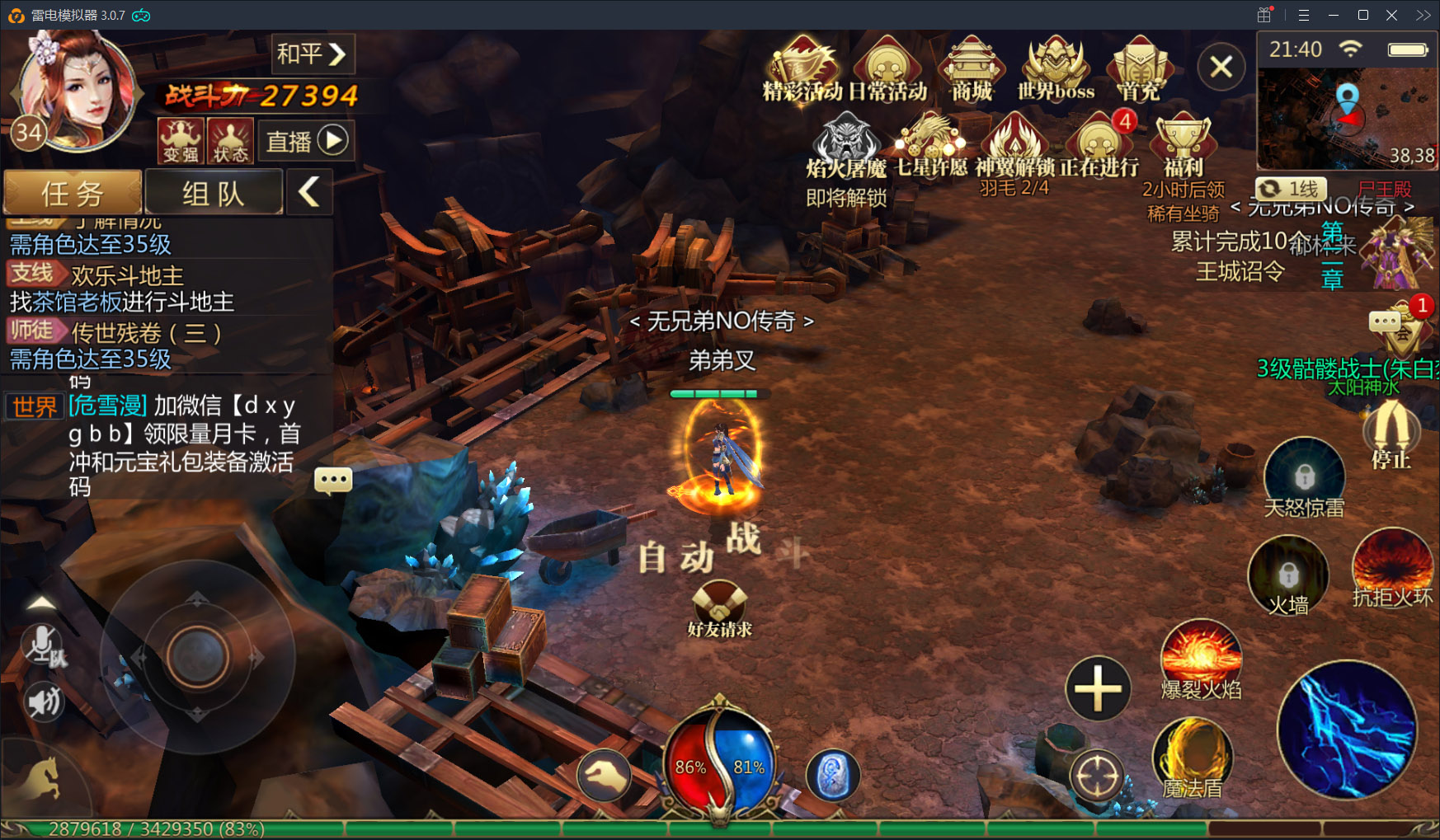Activate the 魔法盾 magic shield skill
This screenshot has height=840, width=1440.
pyautogui.click(x=1193, y=758)
